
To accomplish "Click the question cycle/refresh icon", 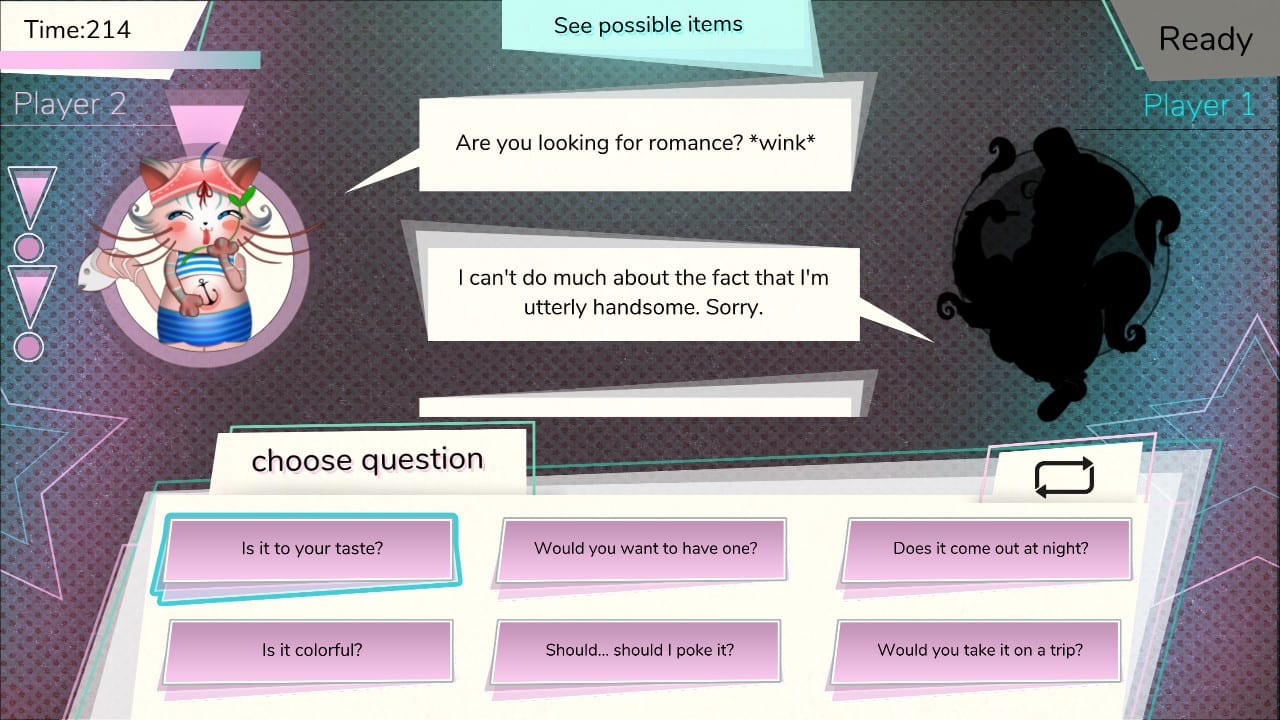I will [x=1063, y=476].
